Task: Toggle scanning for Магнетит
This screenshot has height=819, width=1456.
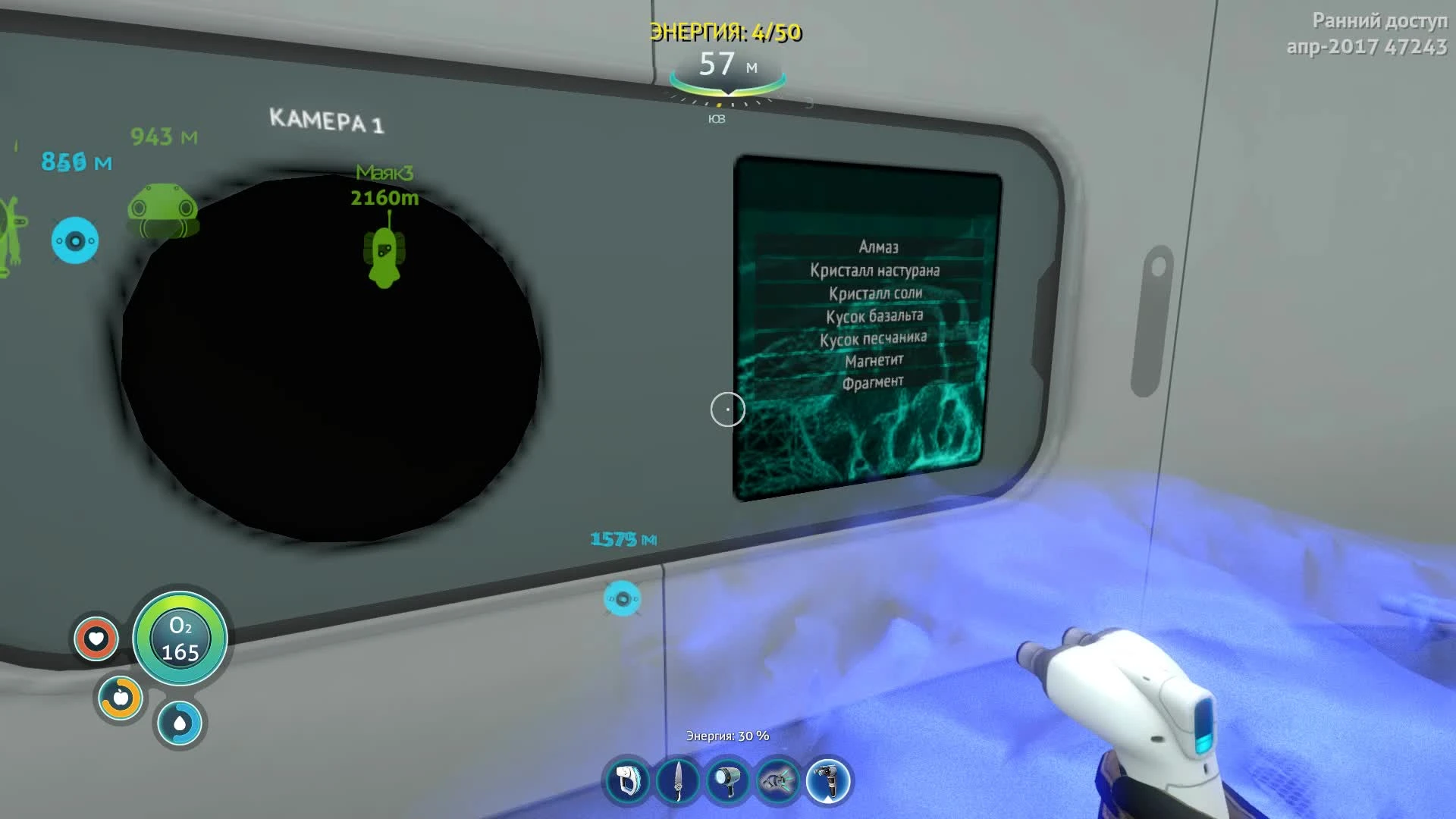Action: (x=876, y=361)
